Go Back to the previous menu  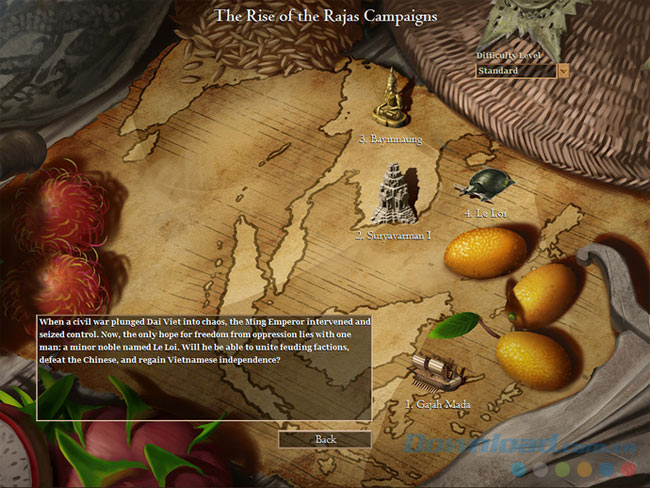(325, 439)
